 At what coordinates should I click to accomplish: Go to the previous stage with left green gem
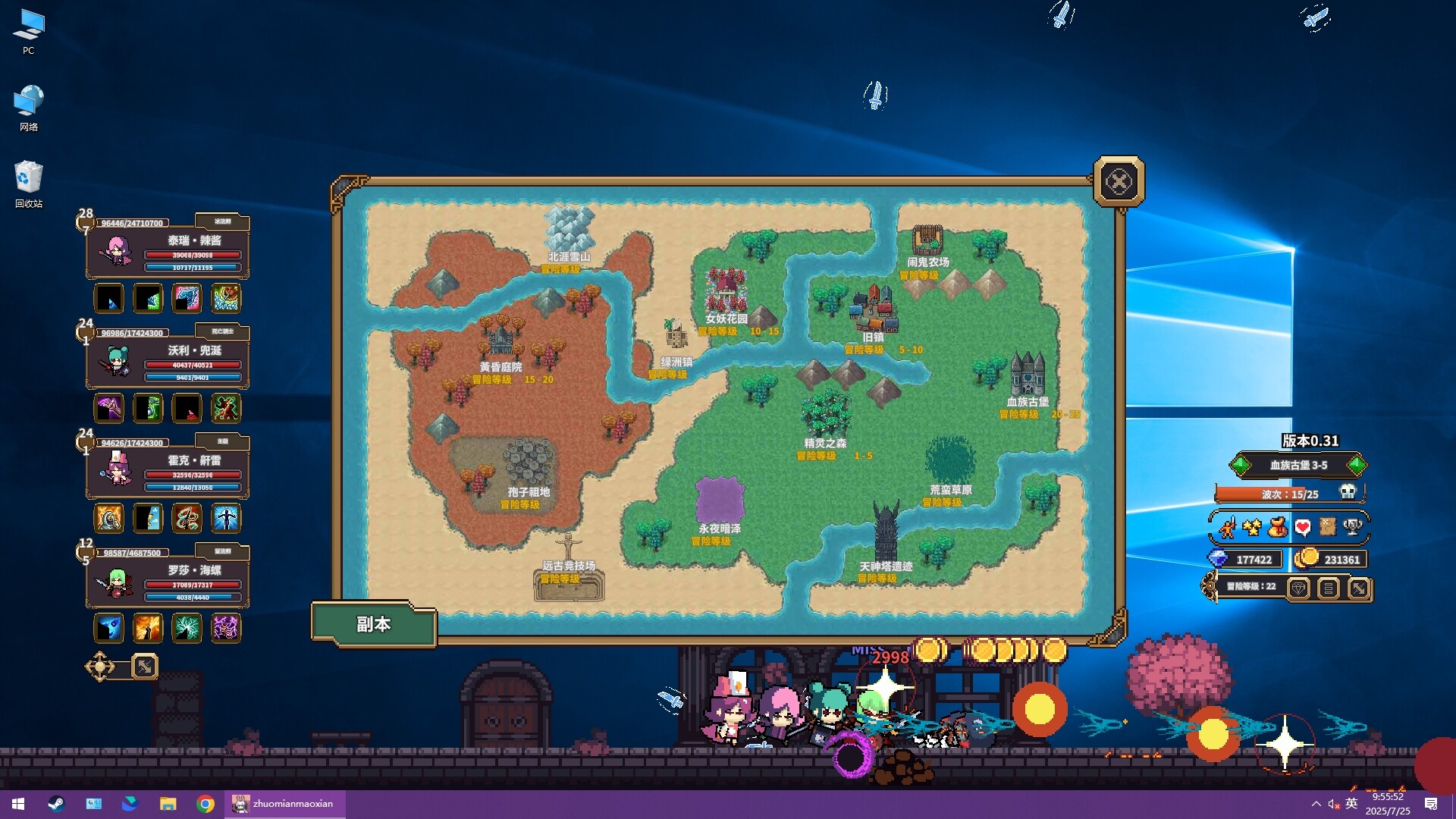coord(1241,465)
